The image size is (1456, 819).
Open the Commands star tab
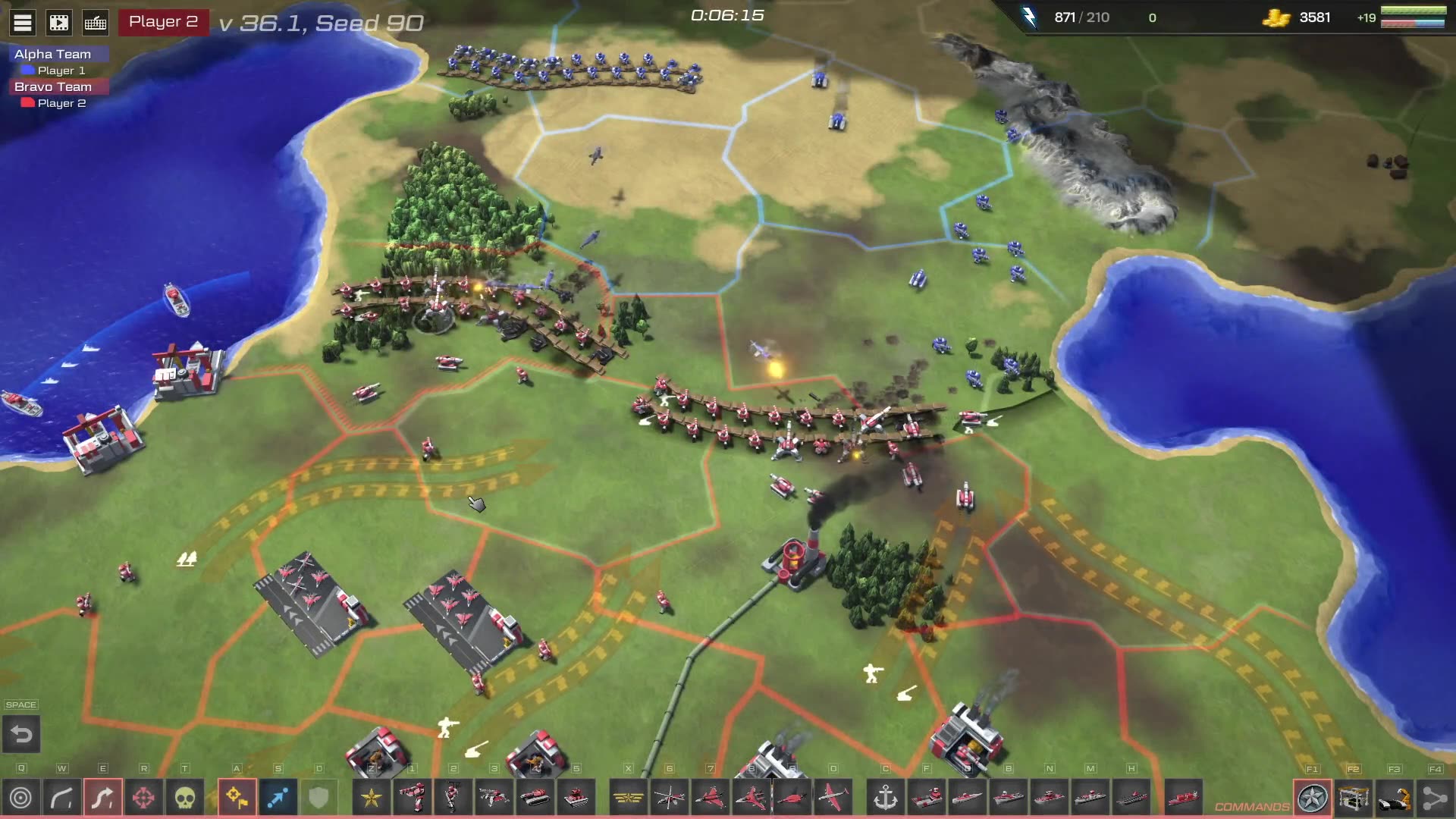point(1313,798)
